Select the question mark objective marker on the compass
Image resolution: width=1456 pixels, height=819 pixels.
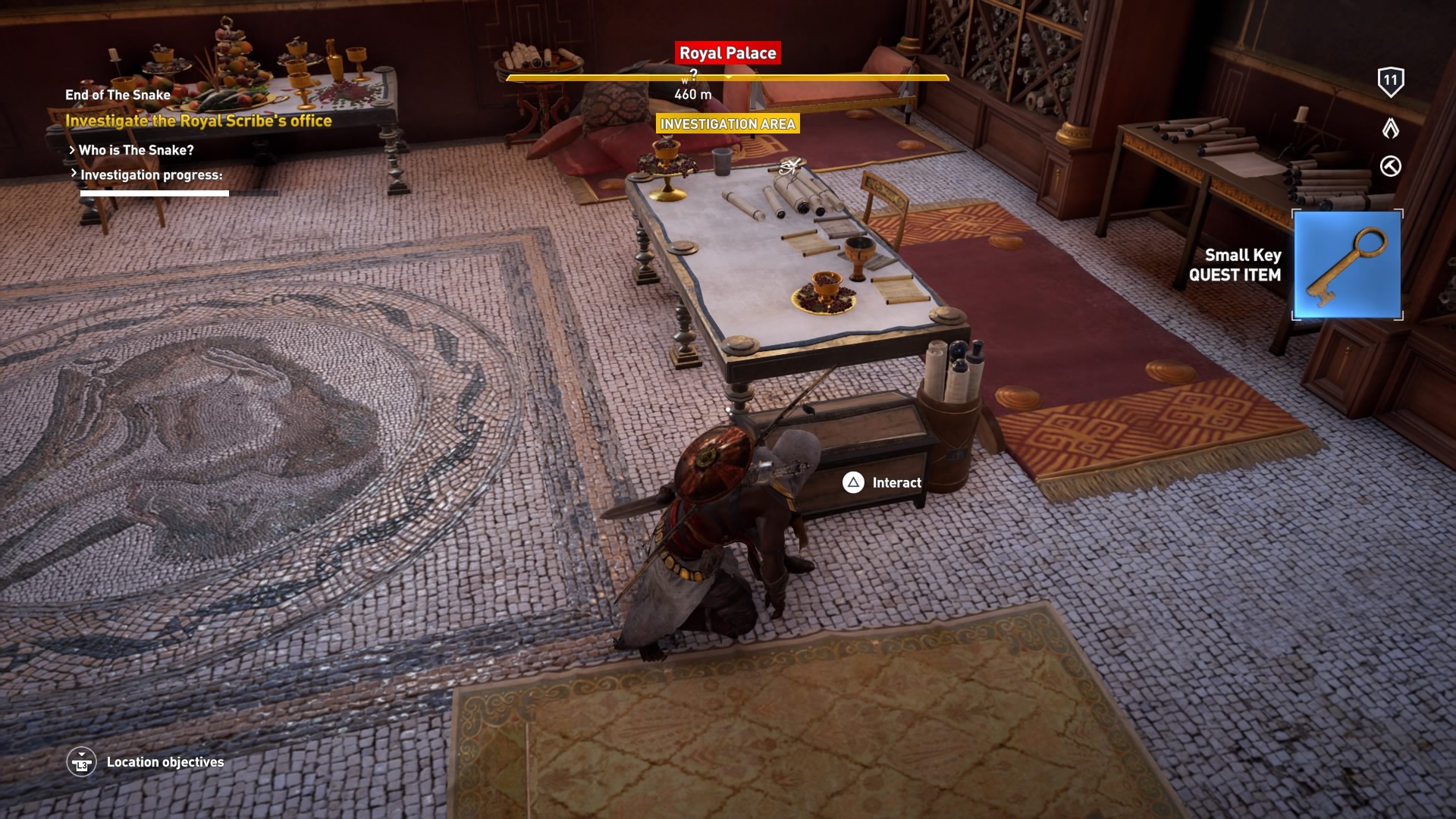(691, 75)
